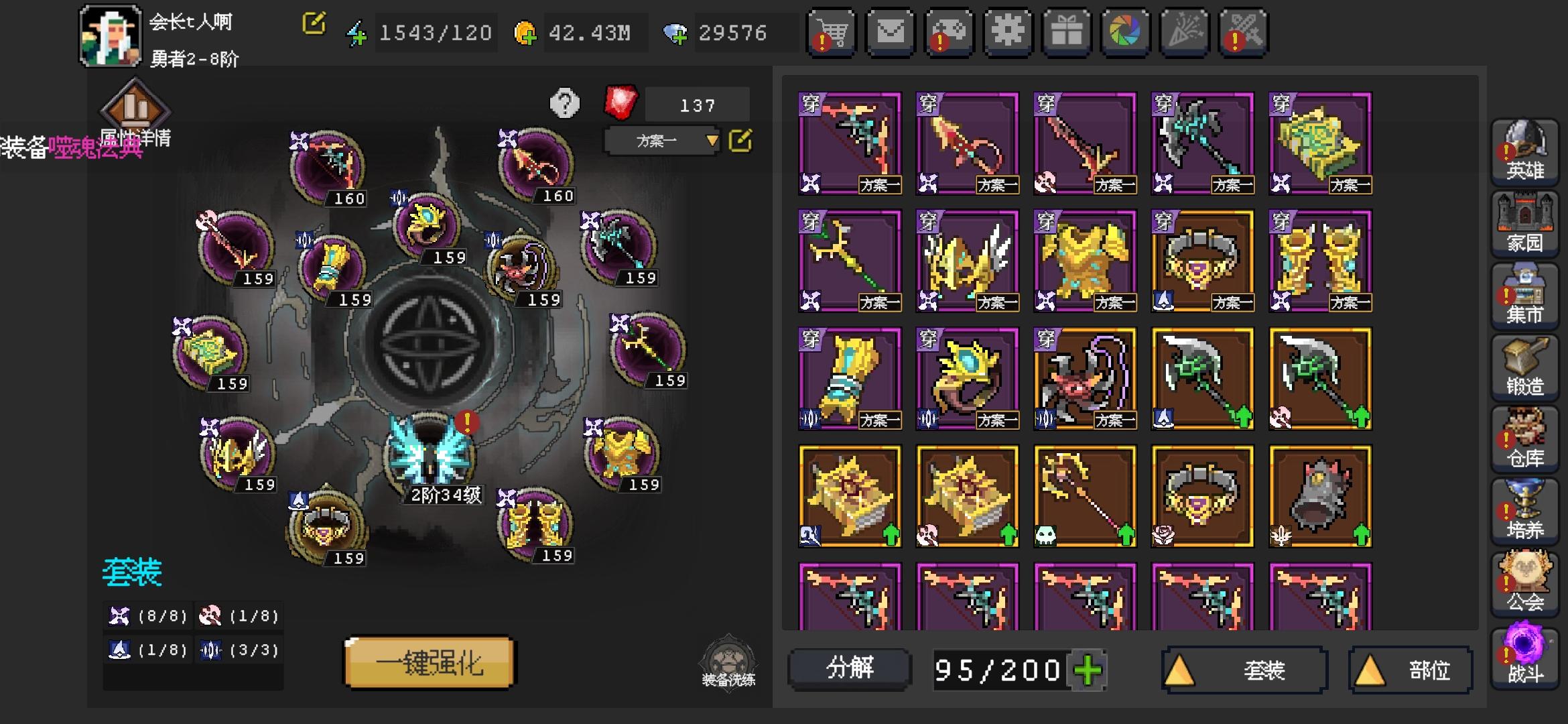
Task: Open the gift rewards icon
Action: [x=1065, y=32]
